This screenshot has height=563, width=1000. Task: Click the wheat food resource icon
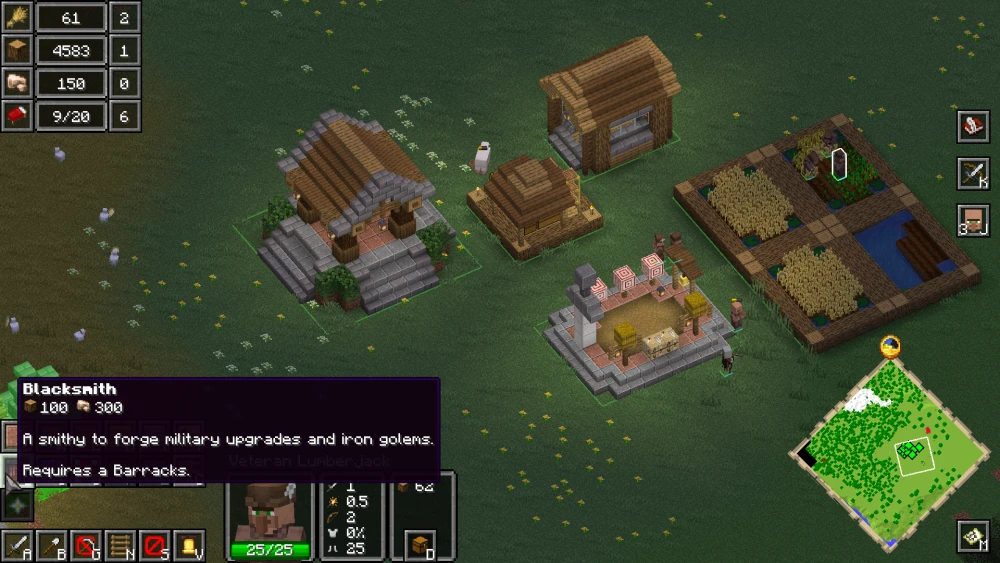pyautogui.click(x=17, y=17)
